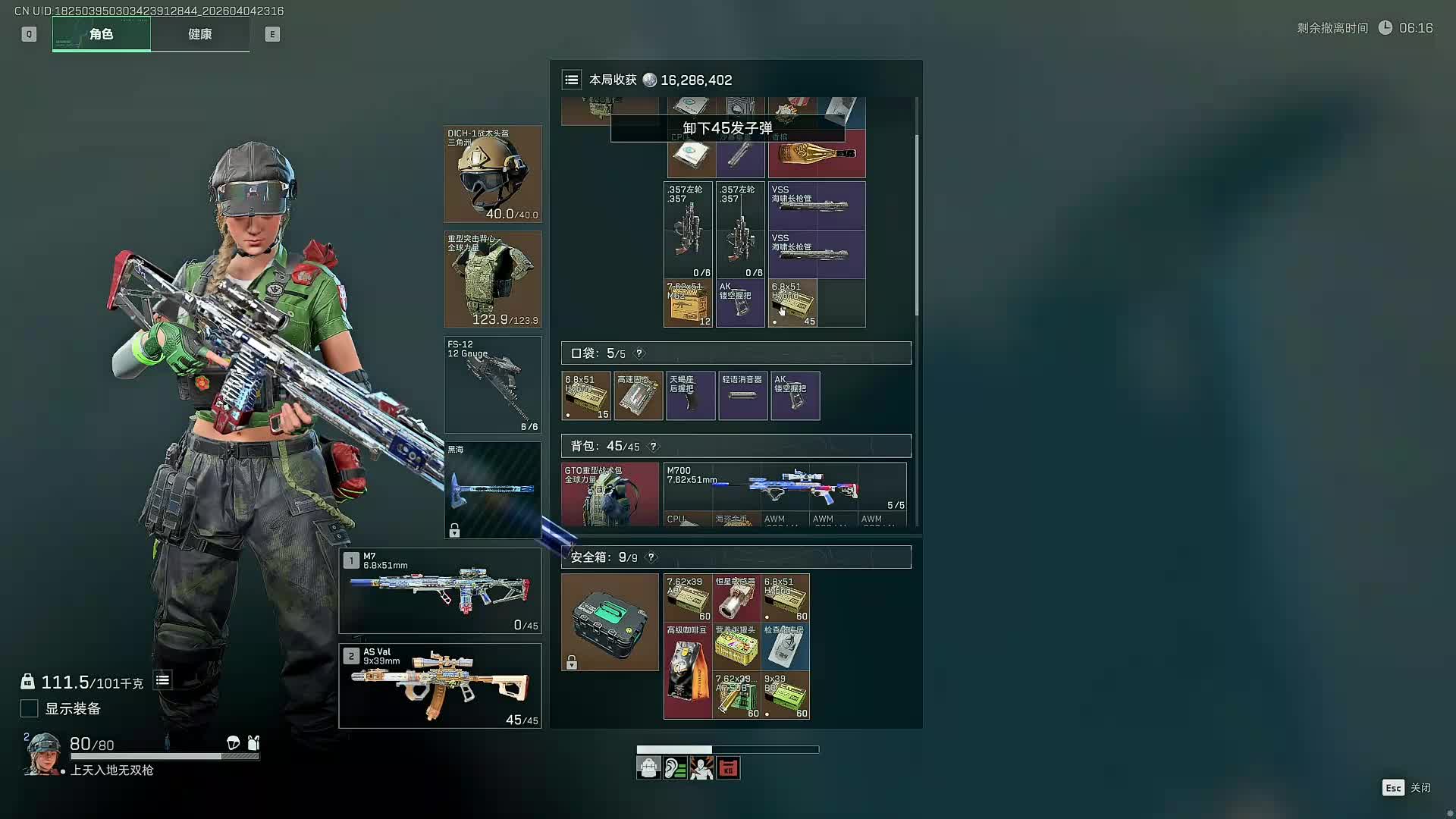This screenshot has width=1456, height=819.
Task: Click the safe box container icon
Action: [610, 622]
